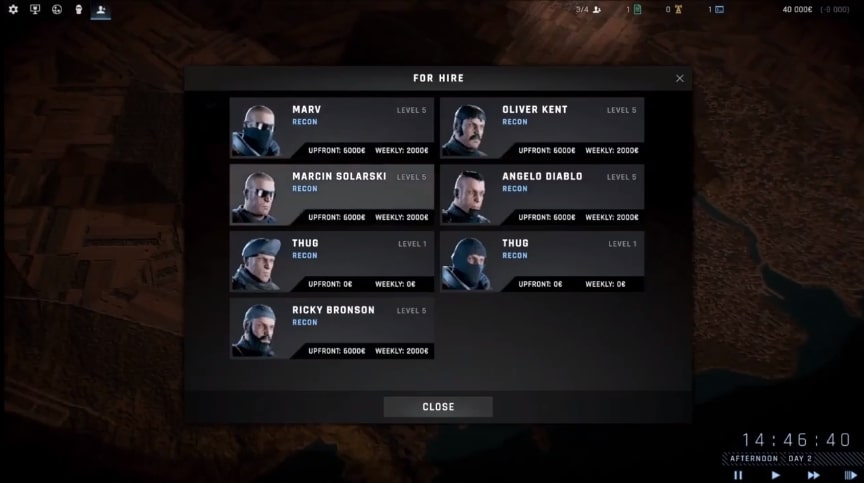This screenshot has width=864, height=483.
Task: Pick Angelo Diablo to hire
Action: 542,194
